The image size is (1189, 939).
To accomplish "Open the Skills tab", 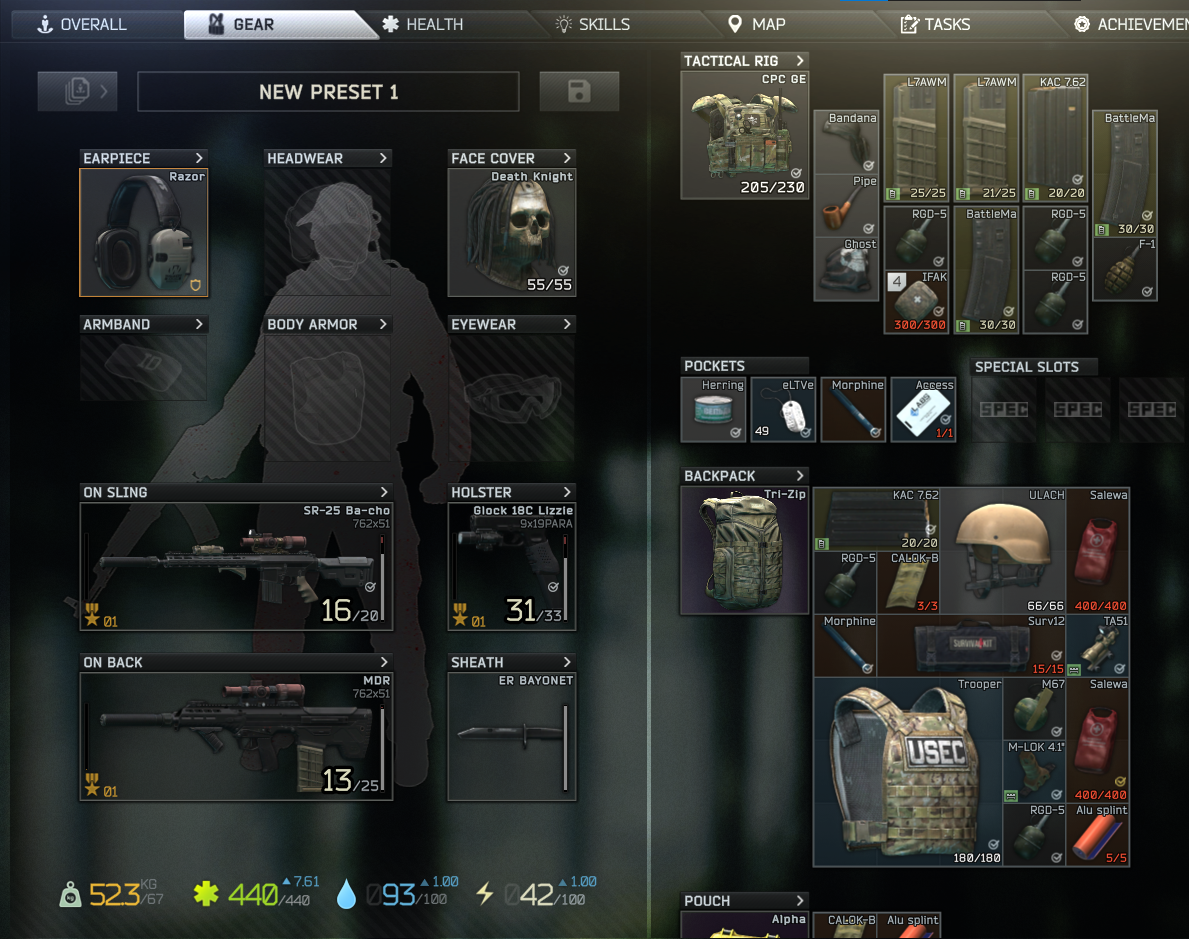I will [594, 24].
